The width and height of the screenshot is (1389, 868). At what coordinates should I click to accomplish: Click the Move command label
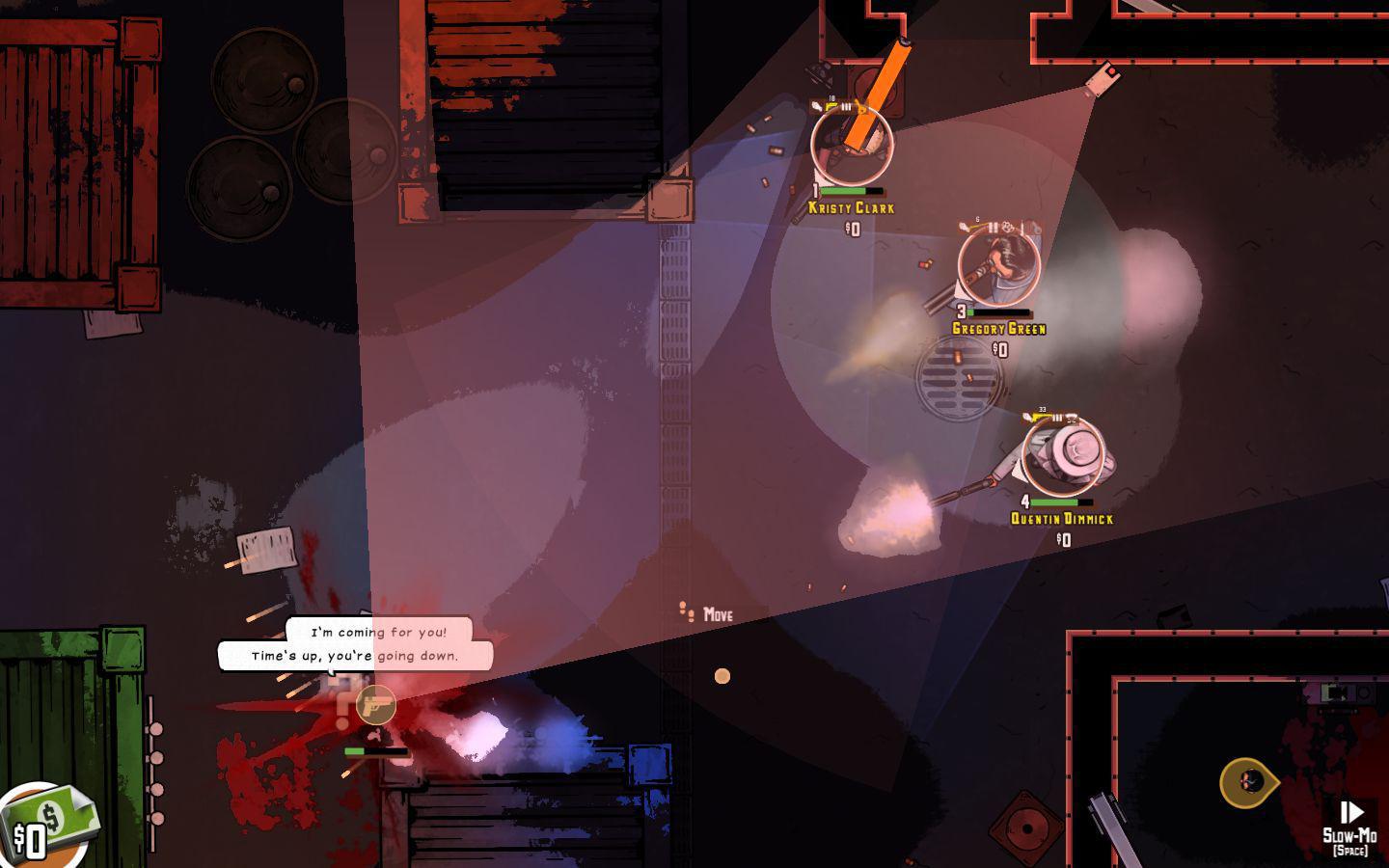pos(718,614)
